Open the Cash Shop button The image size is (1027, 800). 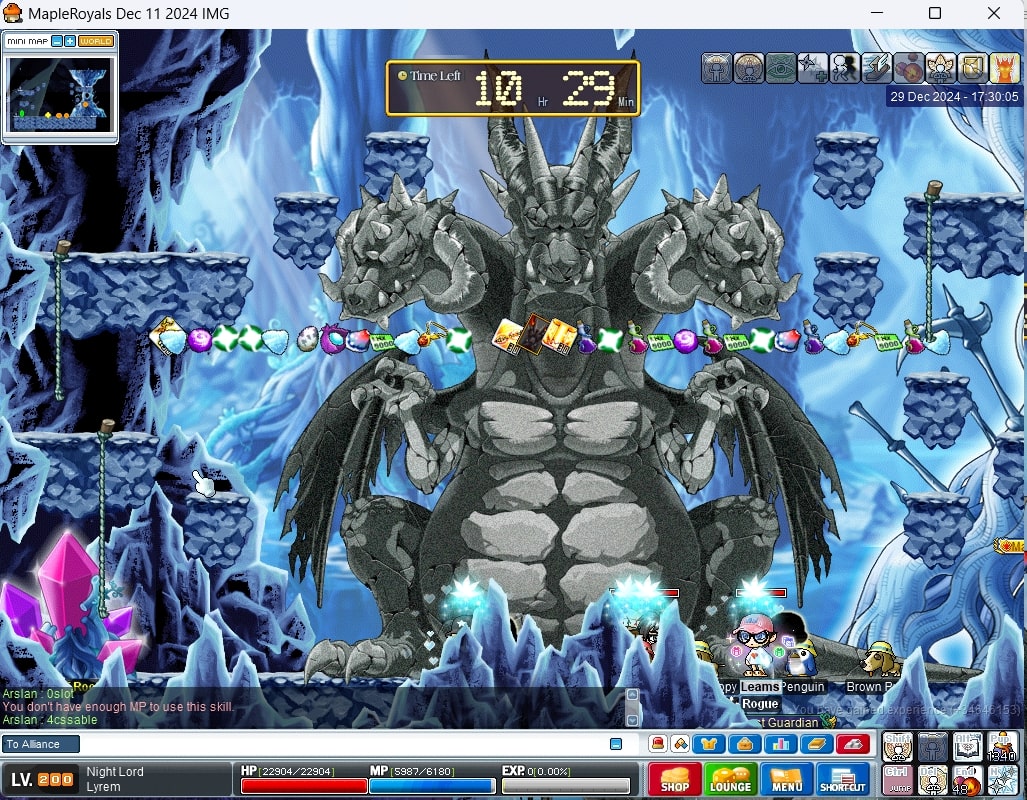tap(675, 780)
